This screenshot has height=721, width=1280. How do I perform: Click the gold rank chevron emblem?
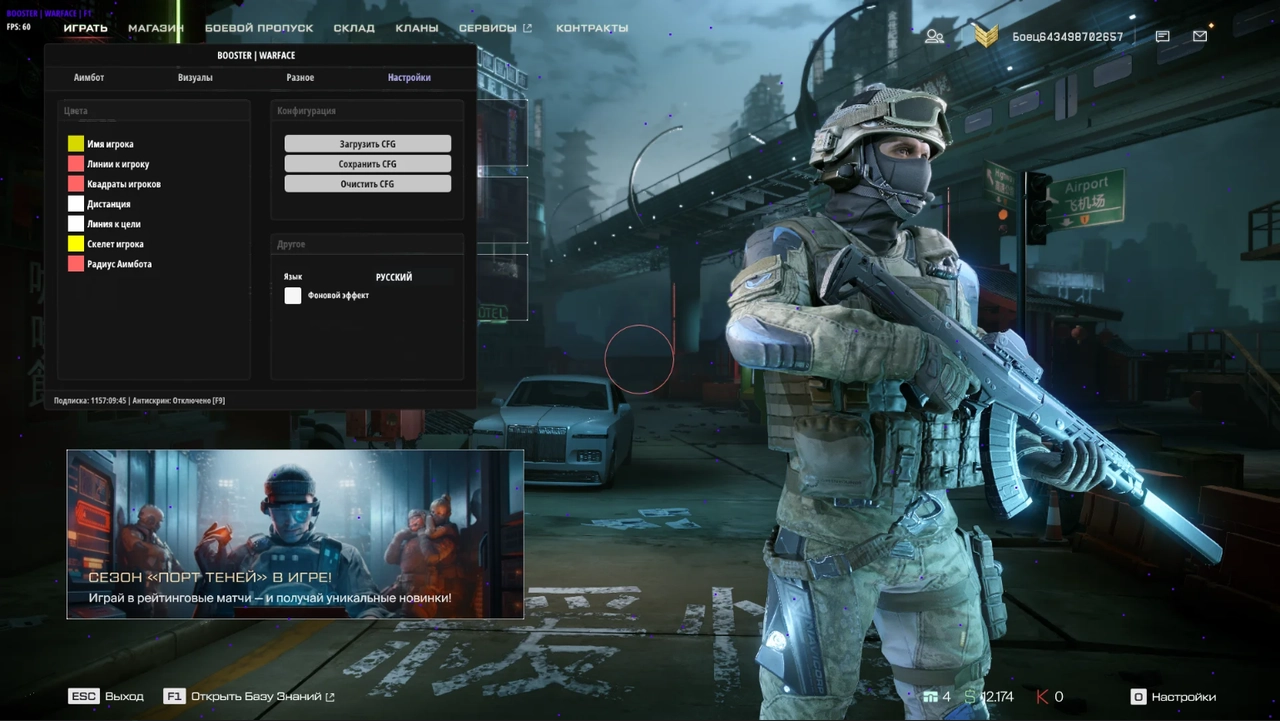tap(985, 36)
